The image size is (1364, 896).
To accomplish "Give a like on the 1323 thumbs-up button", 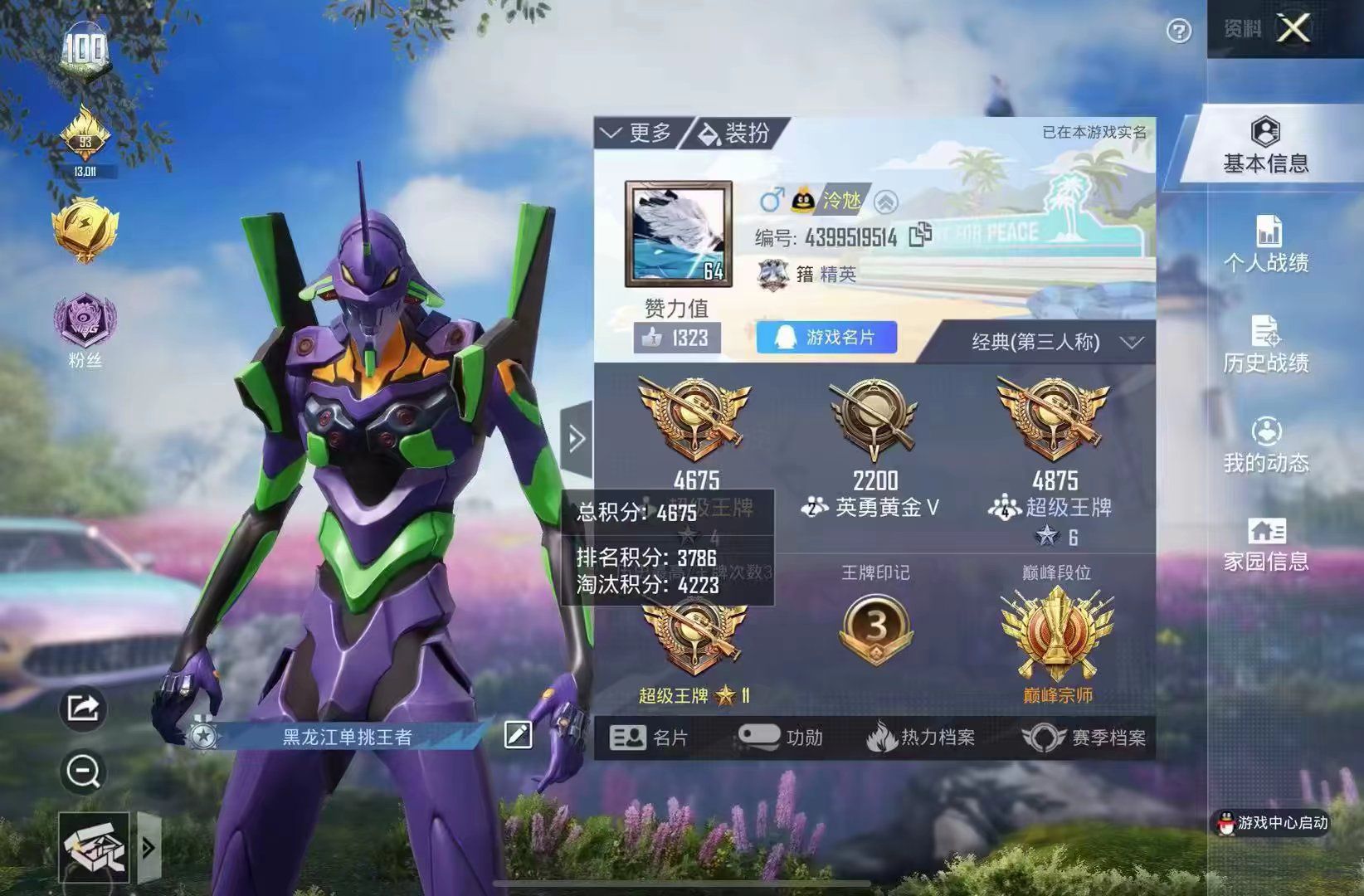I will click(x=677, y=338).
